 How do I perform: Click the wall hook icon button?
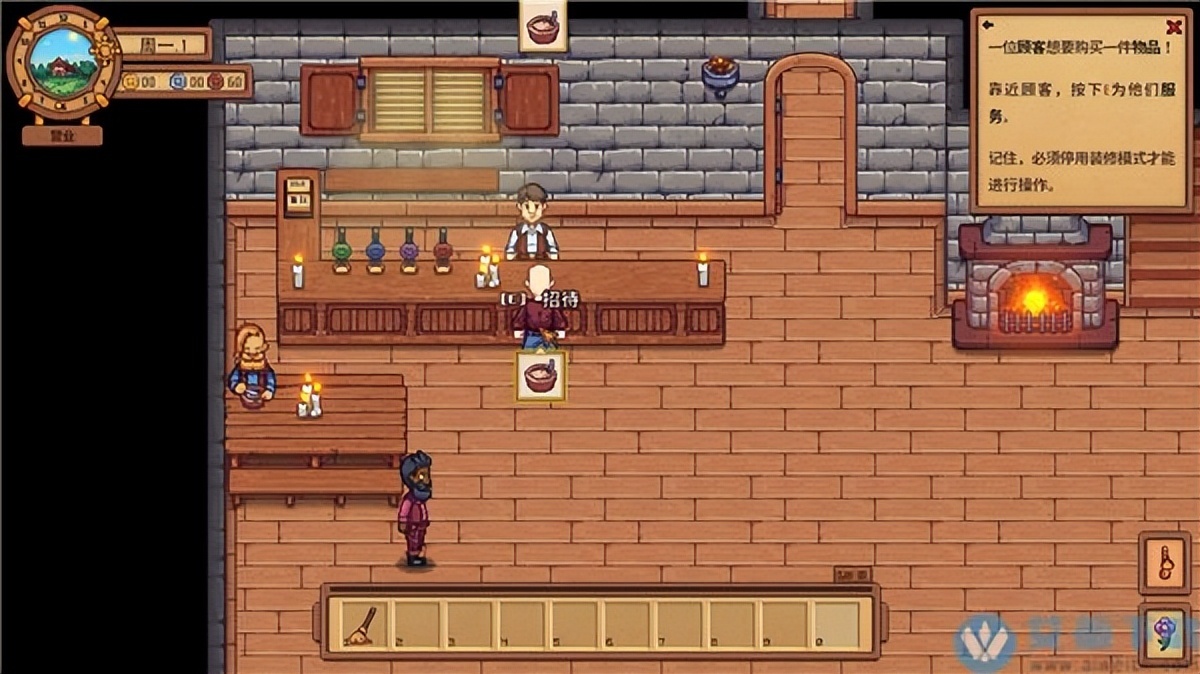(1164, 563)
